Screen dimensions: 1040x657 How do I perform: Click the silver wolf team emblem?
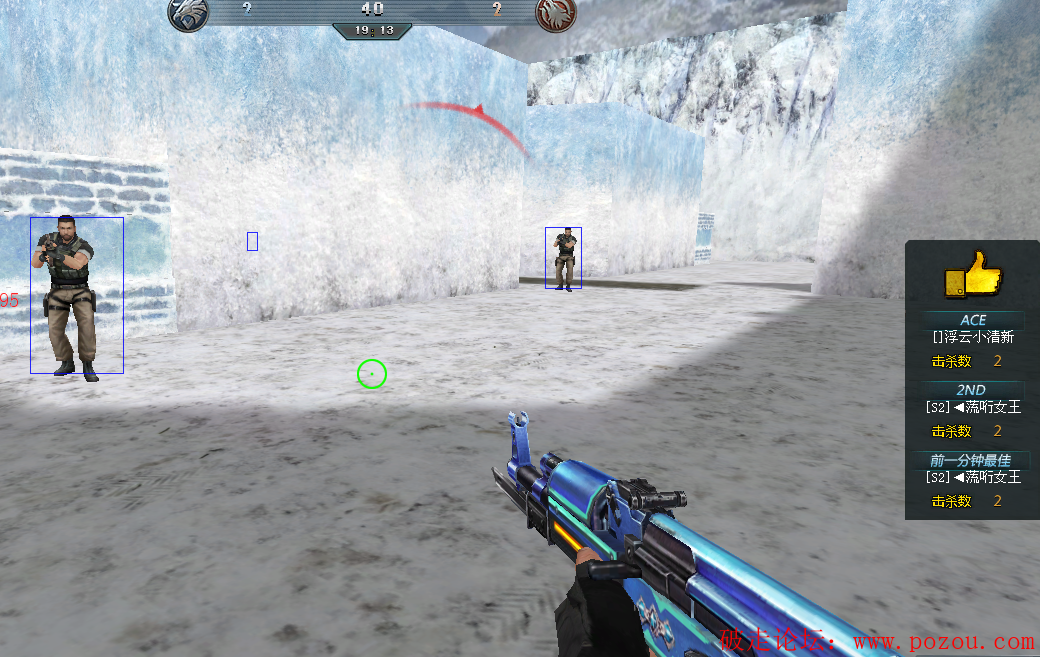188,13
